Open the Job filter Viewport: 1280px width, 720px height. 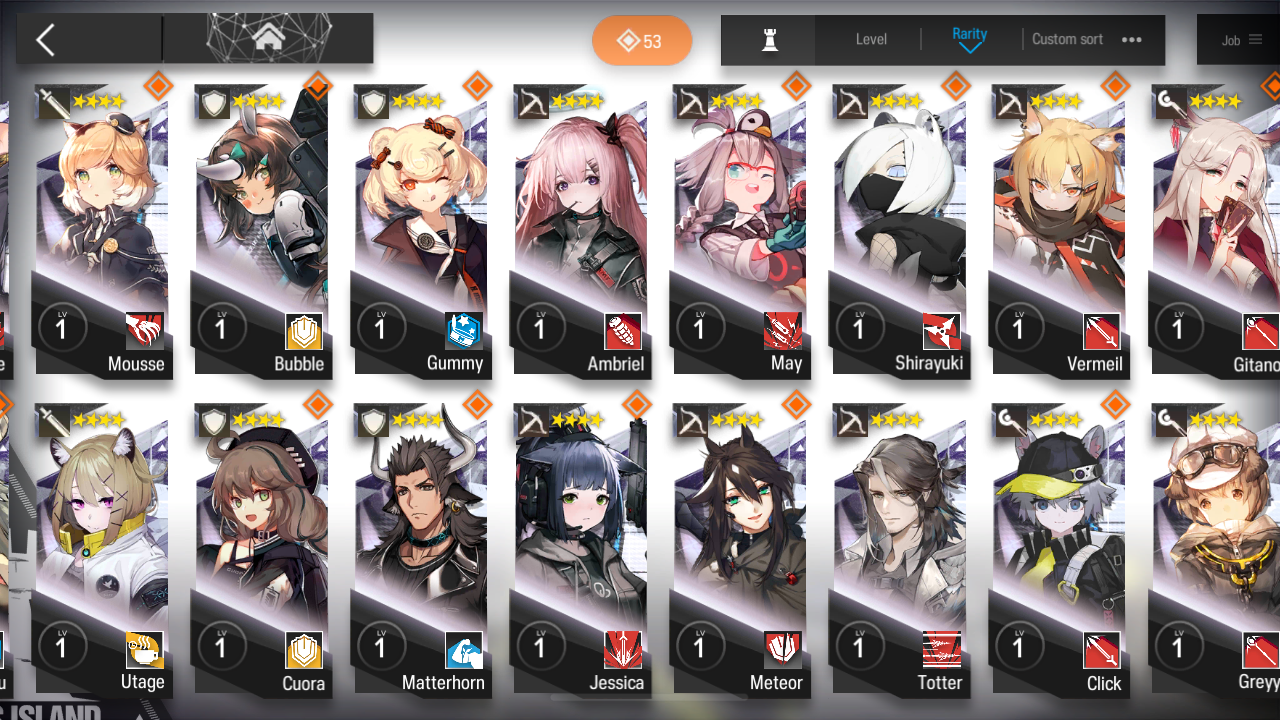tap(1241, 40)
